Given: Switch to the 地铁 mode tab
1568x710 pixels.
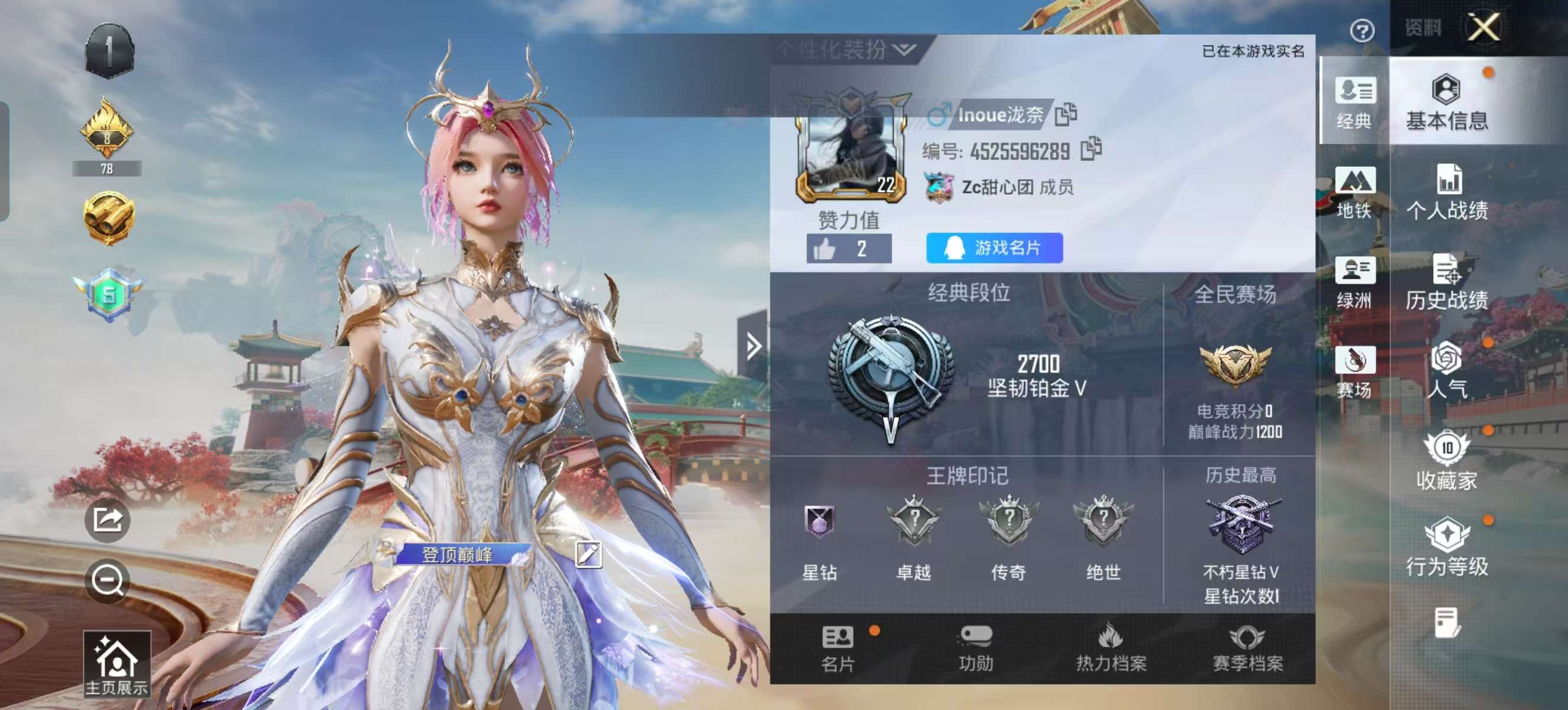Looking at the screenshot, I should [1355, 192].
